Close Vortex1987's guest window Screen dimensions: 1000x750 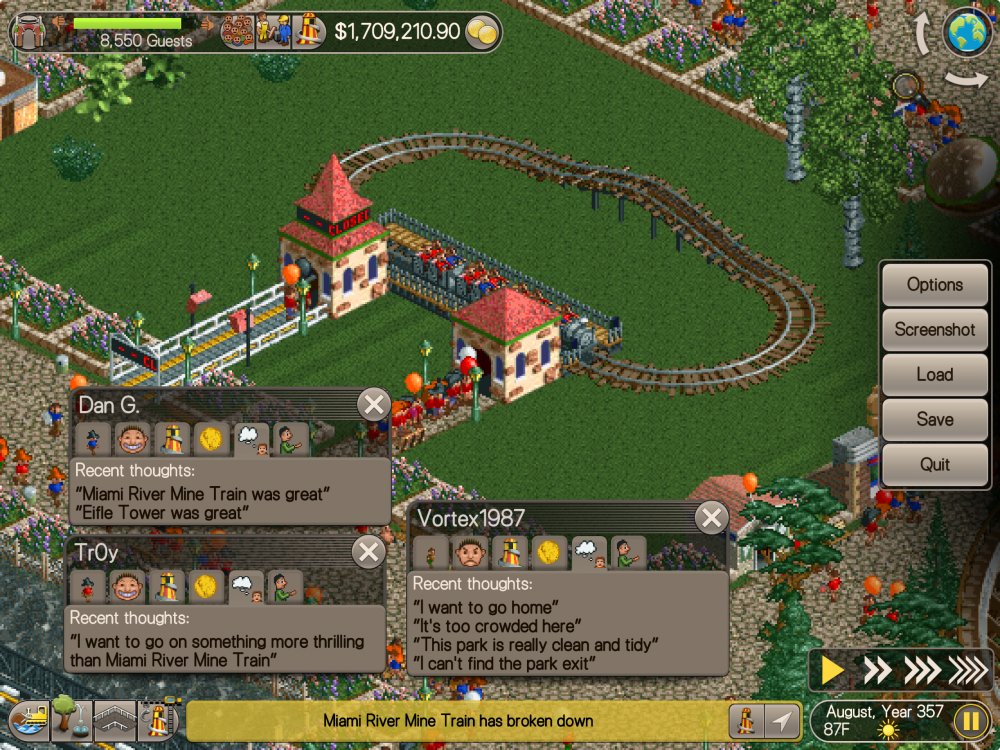coord(711,518)
